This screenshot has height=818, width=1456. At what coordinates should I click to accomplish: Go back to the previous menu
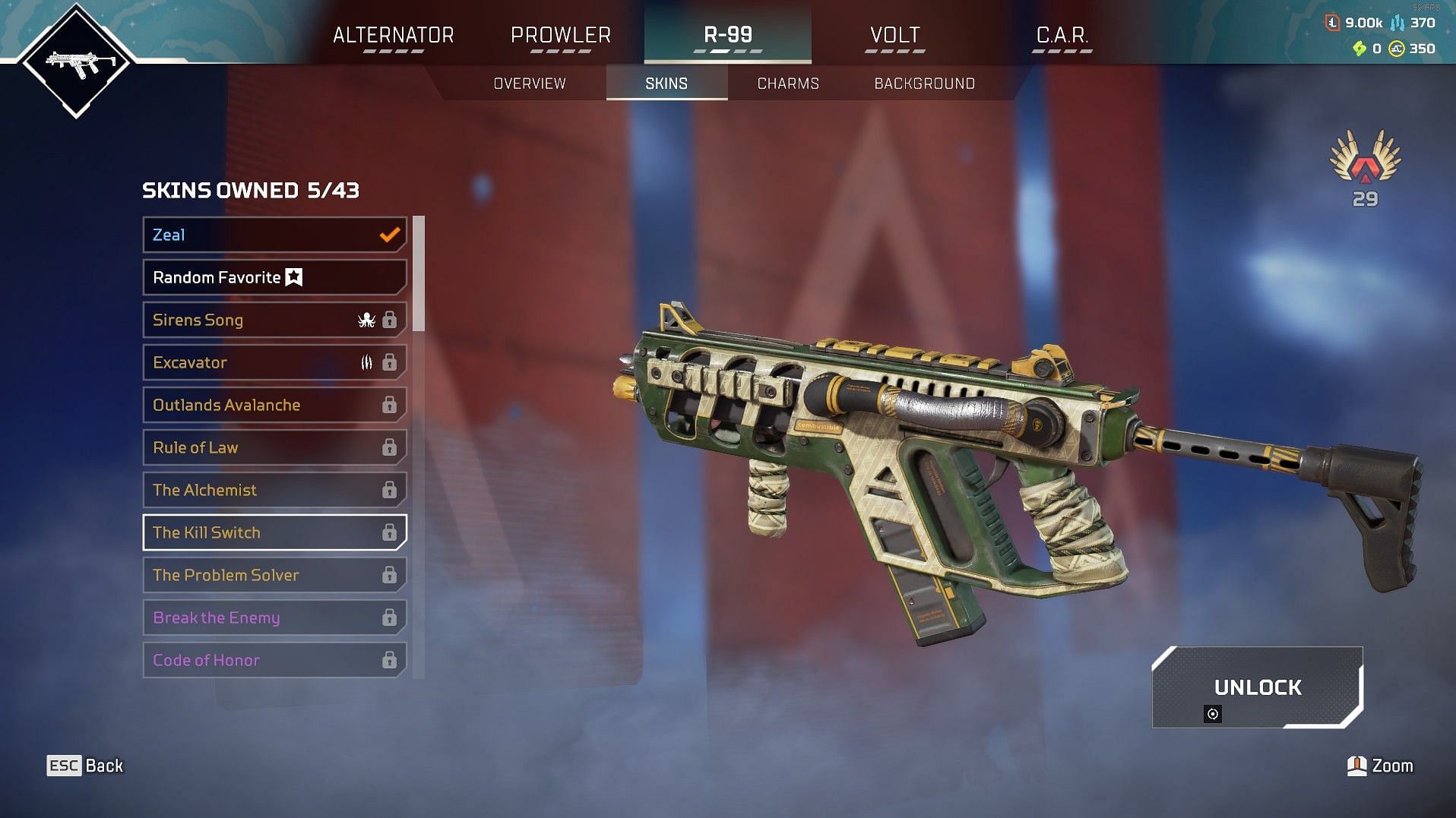point(85,766)
